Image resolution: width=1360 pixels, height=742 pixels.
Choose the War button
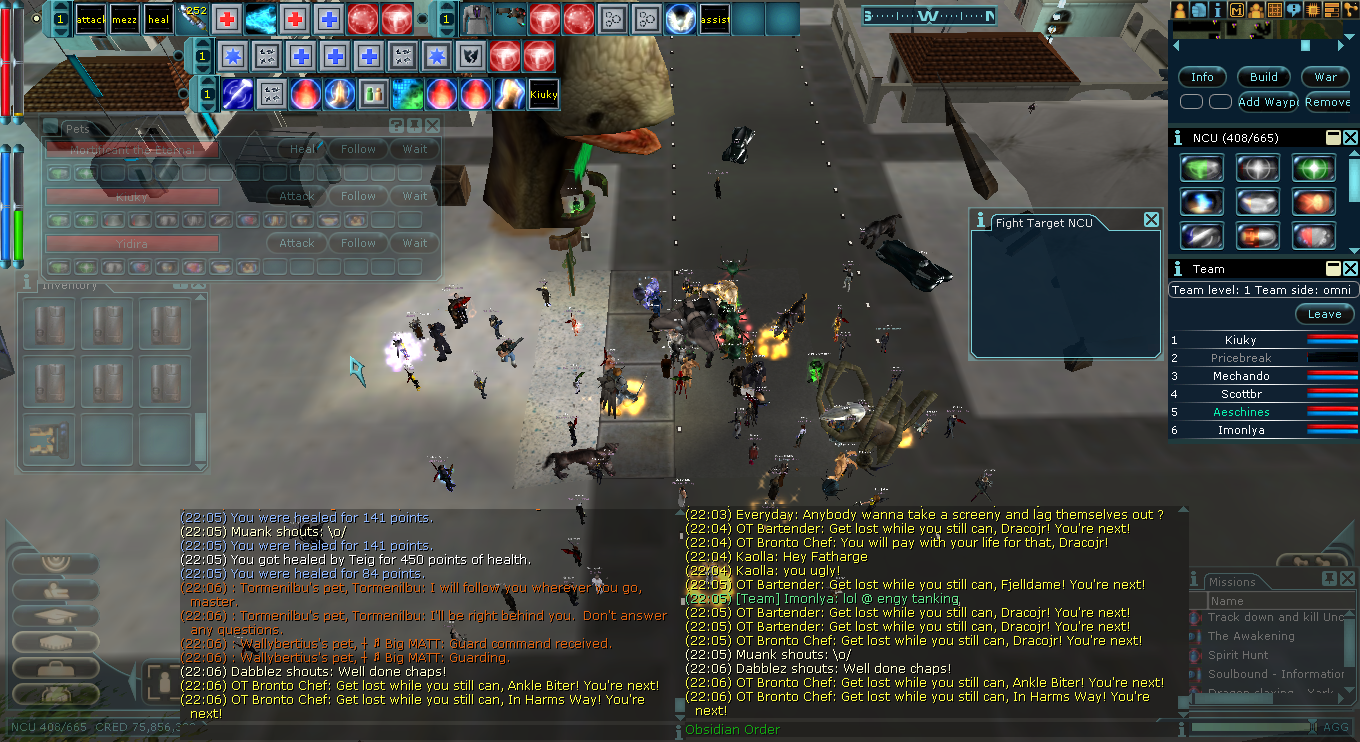[x=1325, y=77]
